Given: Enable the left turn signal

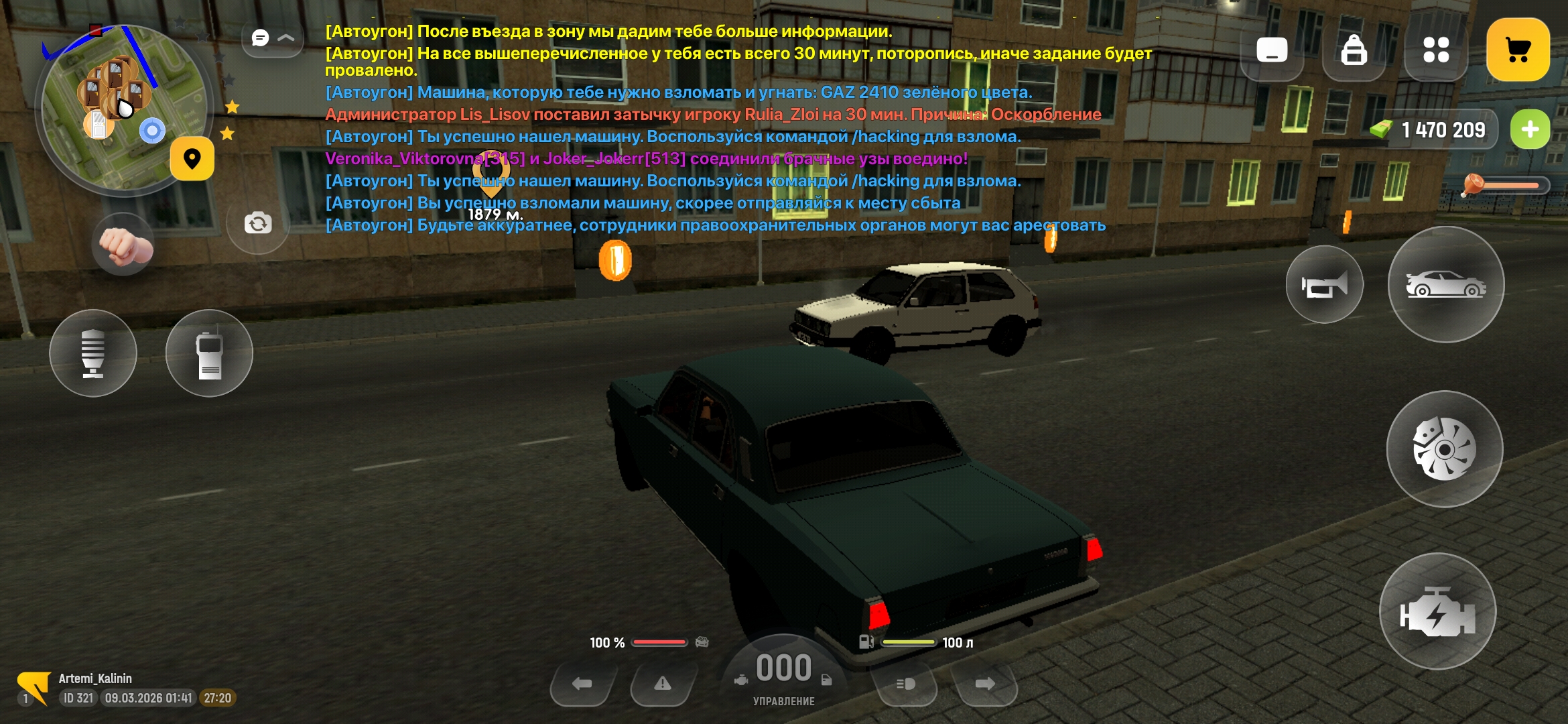Looking at the screenshot, I should tap(581, 682).
